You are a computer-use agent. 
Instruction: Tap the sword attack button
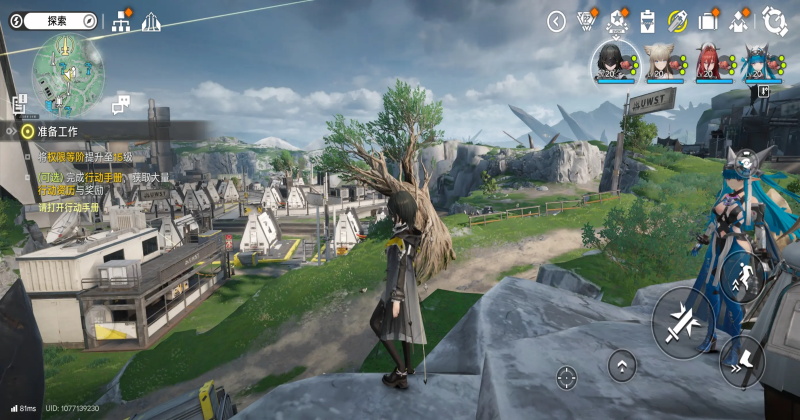click(x=683, y=320)
